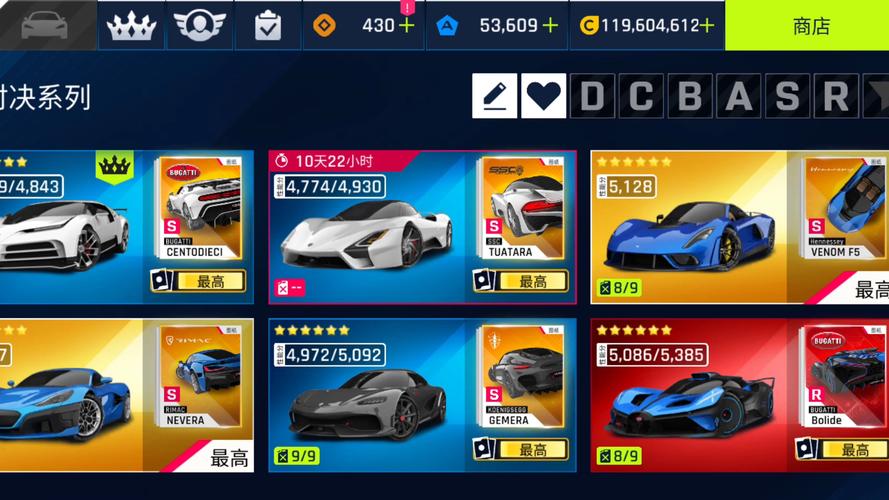Screen dimensions: 889x500
Task: Open the 商店 shop
Action: [810, 26]
